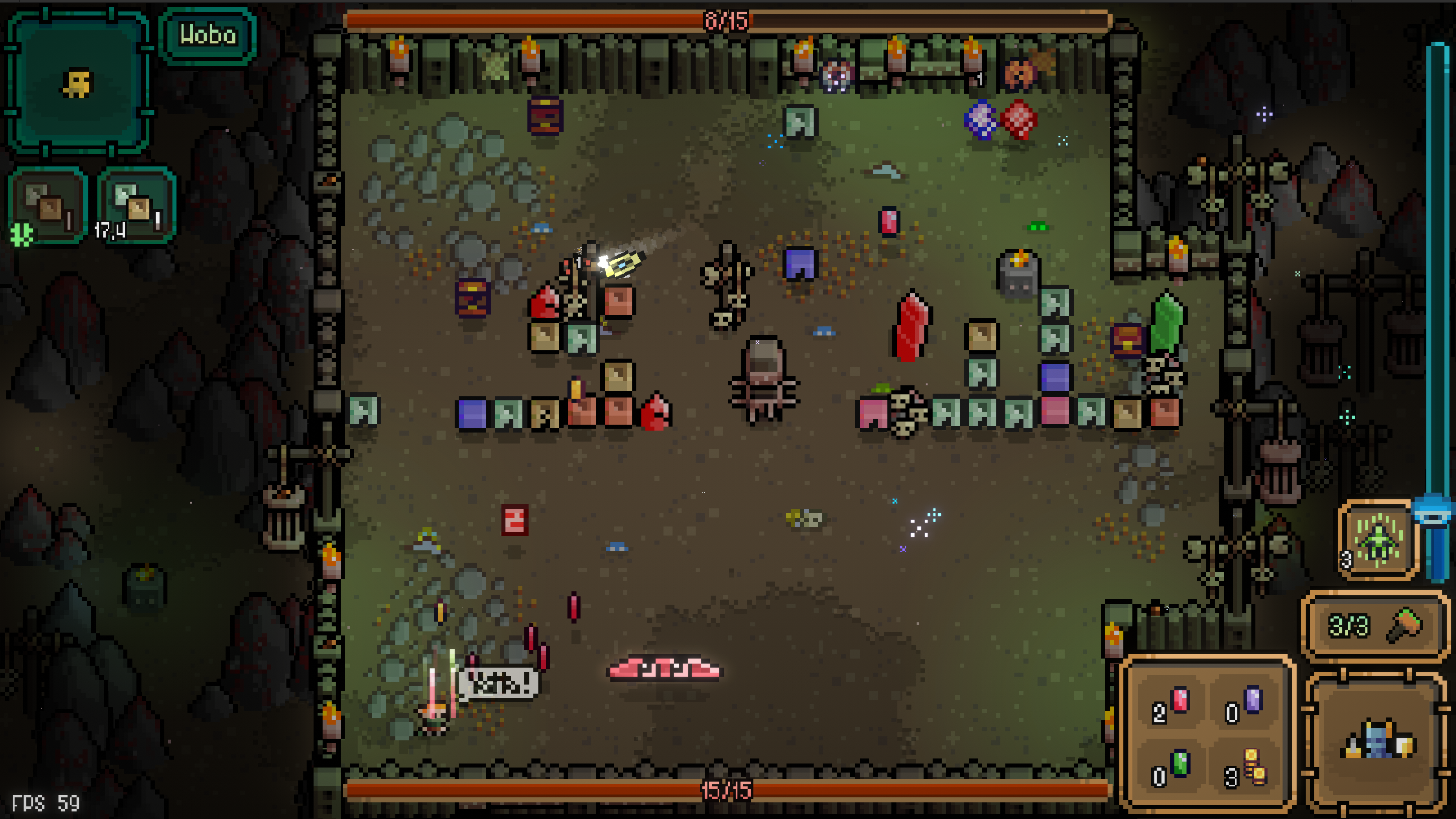This screenshot has height=819, width=1456.
Task: Click the Woba name plate
Action: [x=207, y=37]
